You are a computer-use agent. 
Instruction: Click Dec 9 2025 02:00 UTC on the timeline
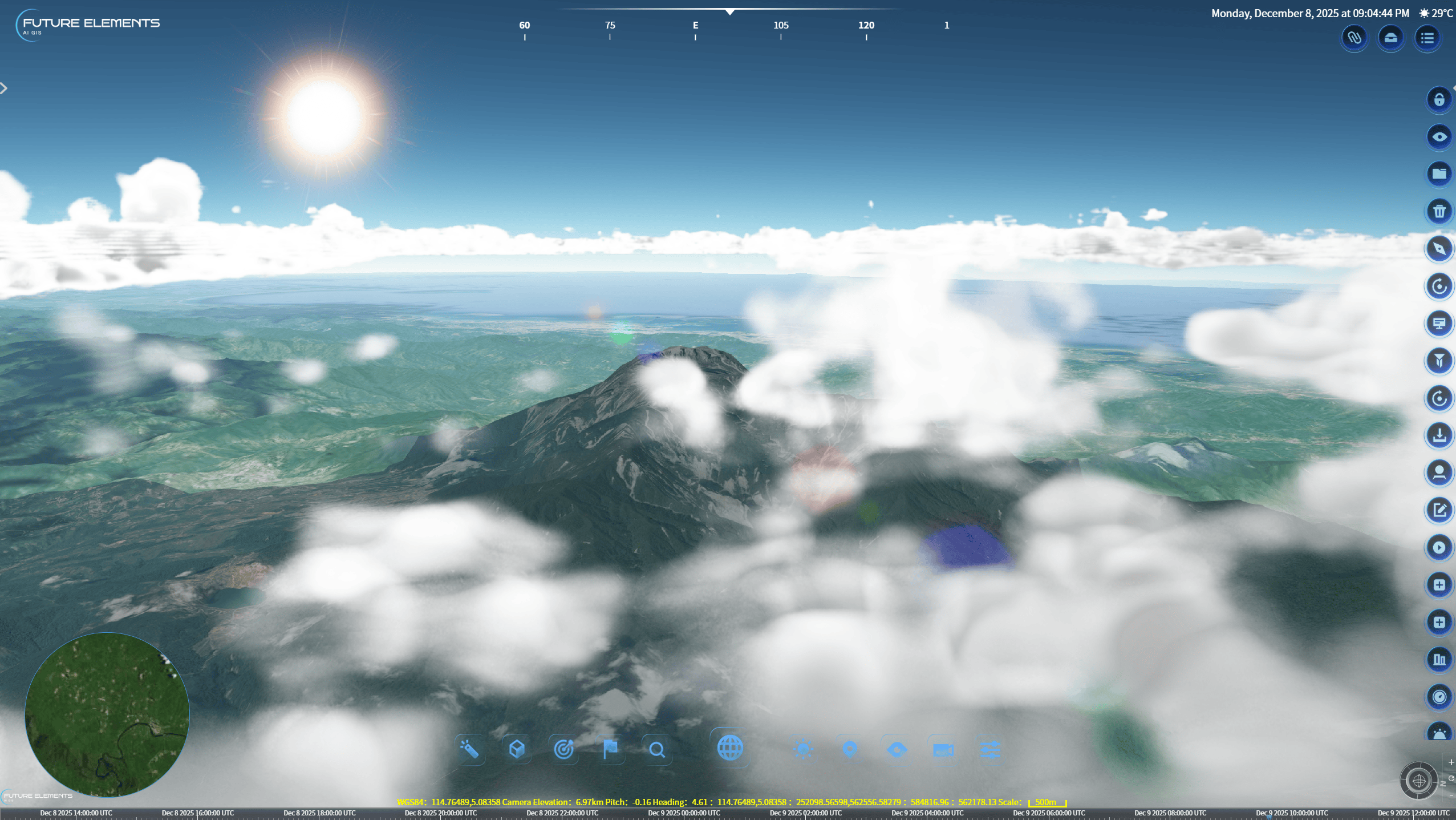click(x=805, y=813)
